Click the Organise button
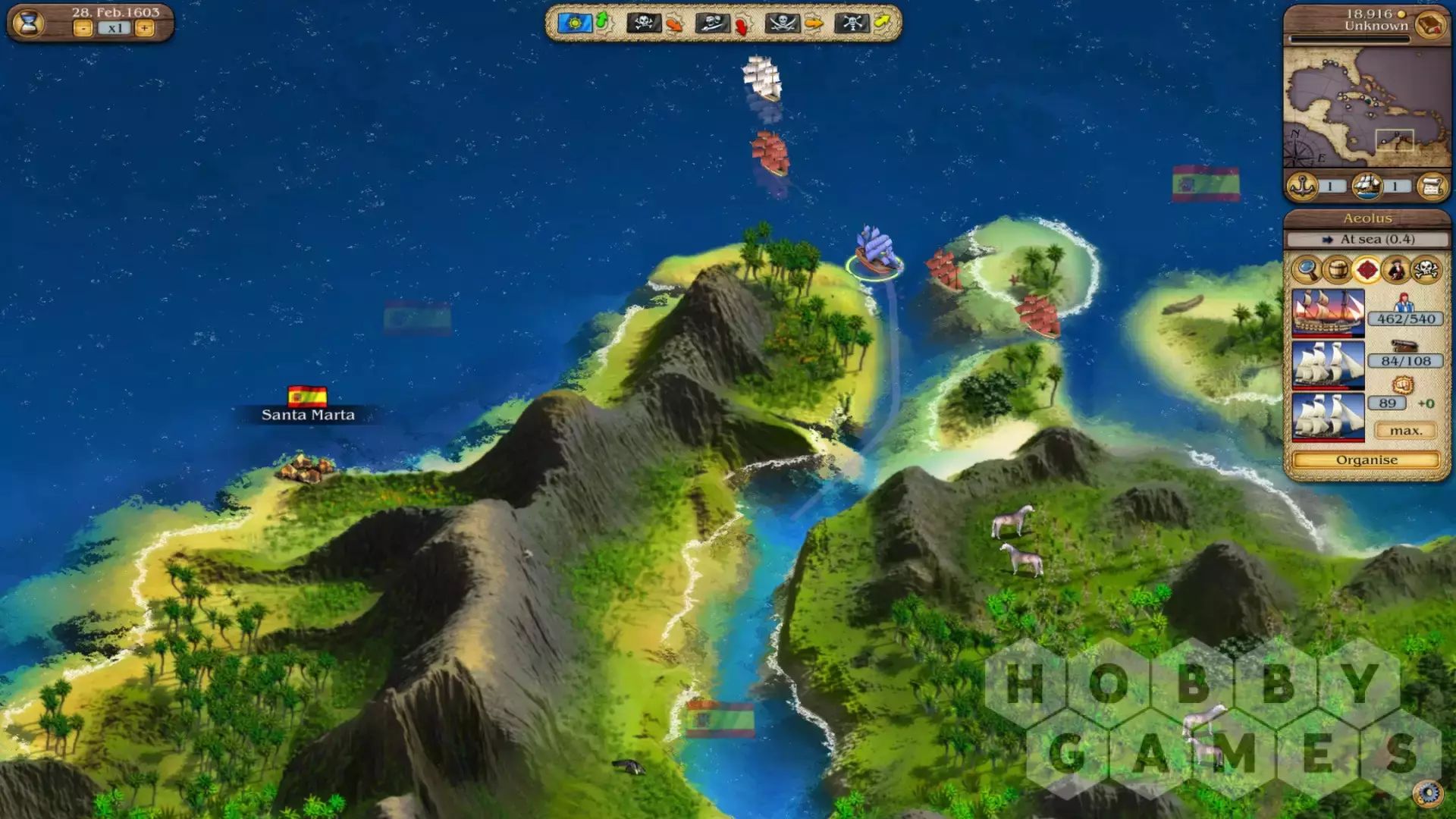This screenshot has width=1456, height=819. tap(1366, 460)
